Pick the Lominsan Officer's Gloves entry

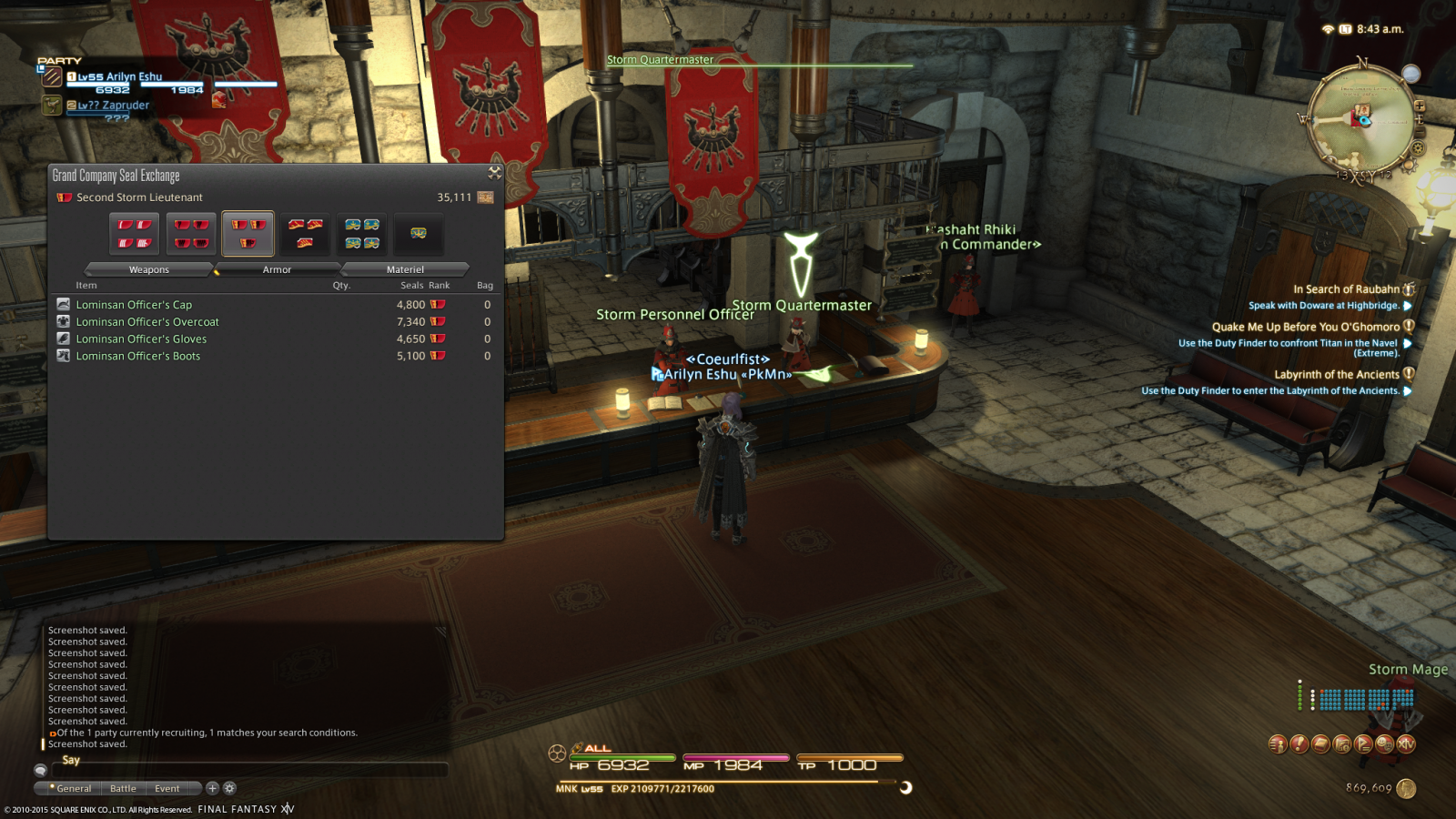pos(141,339)
